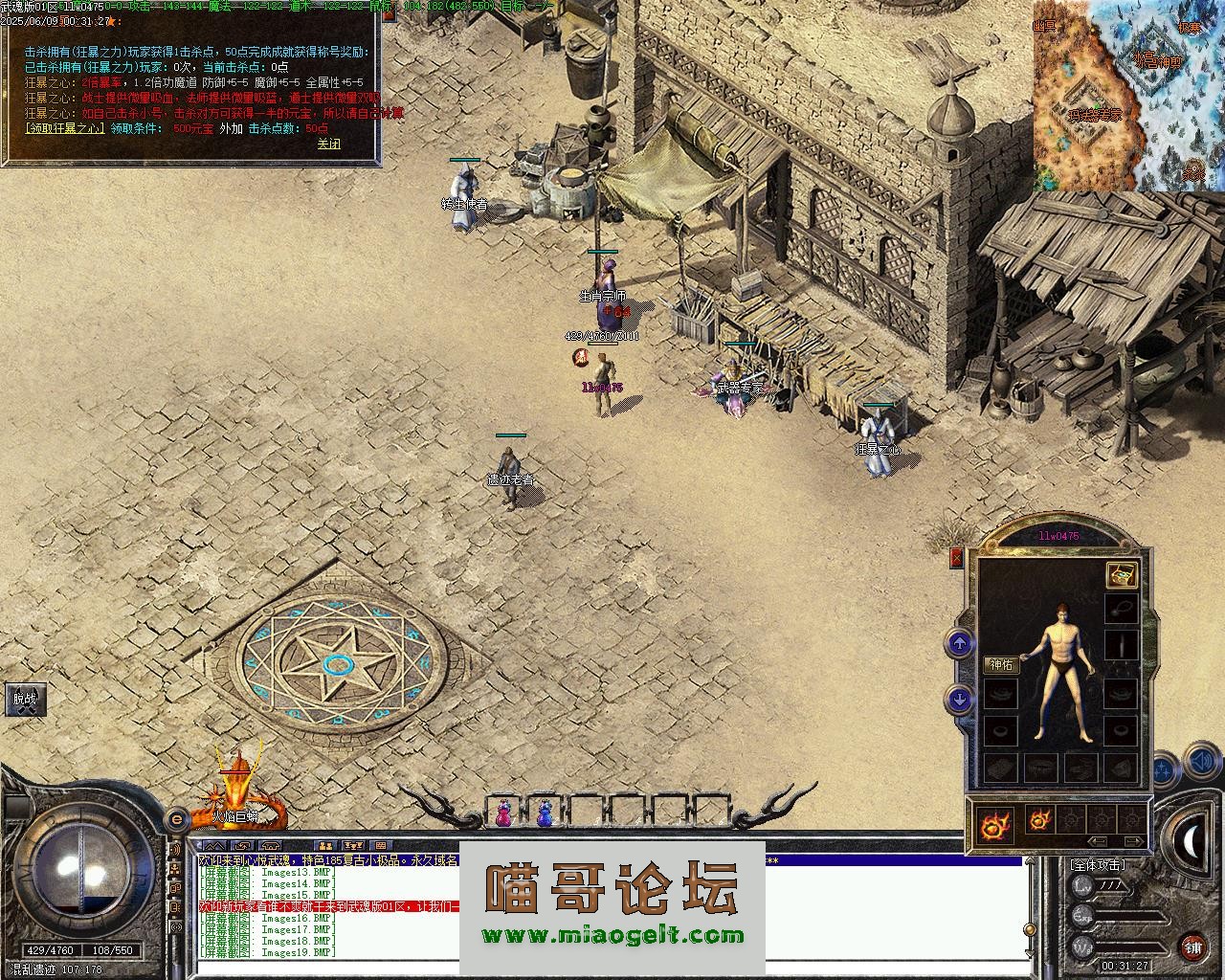Click the 神佑 button beside the character
1225x980 pixels.
point(1001,665)
